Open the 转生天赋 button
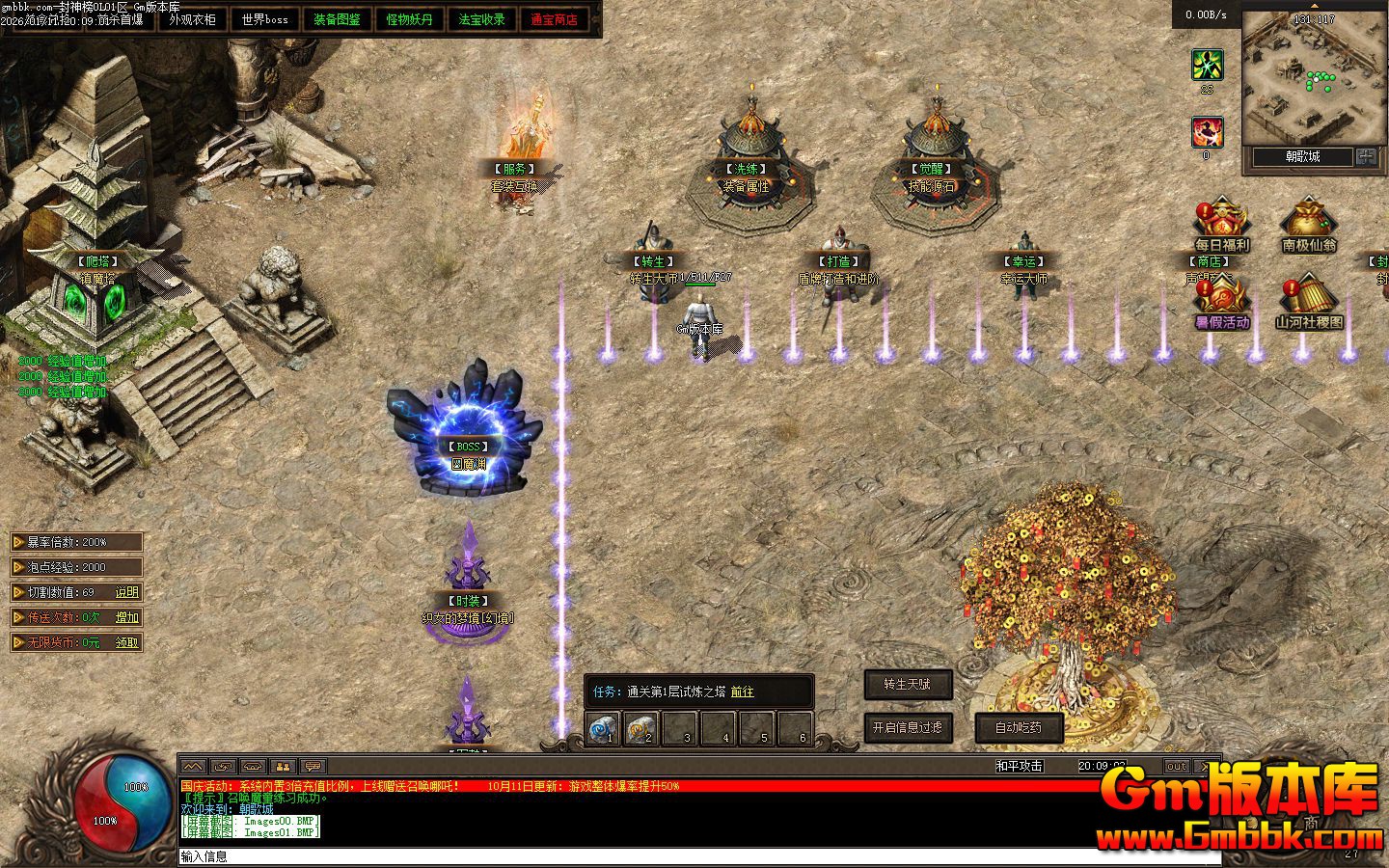1389x868 pixels. coord(908,685)
